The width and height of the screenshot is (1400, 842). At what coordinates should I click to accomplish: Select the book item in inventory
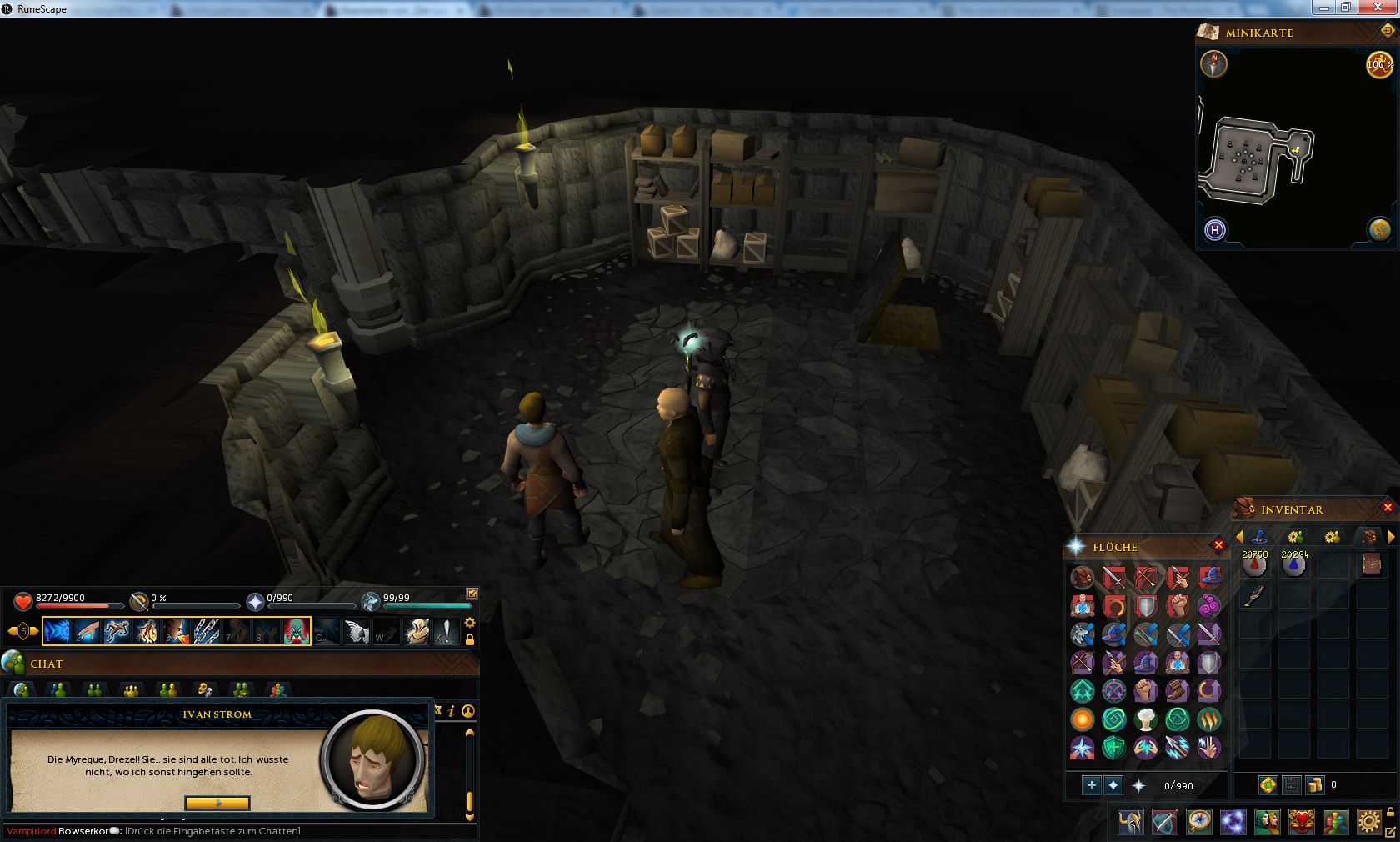[x=1372, y=565]
